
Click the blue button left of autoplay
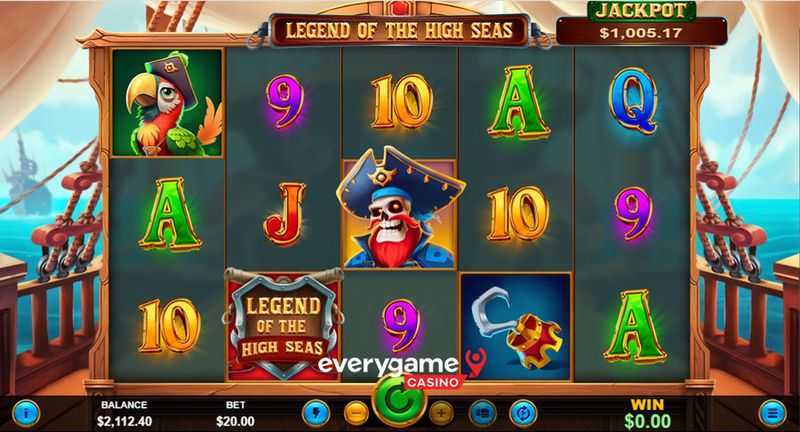tap(482, 411)
